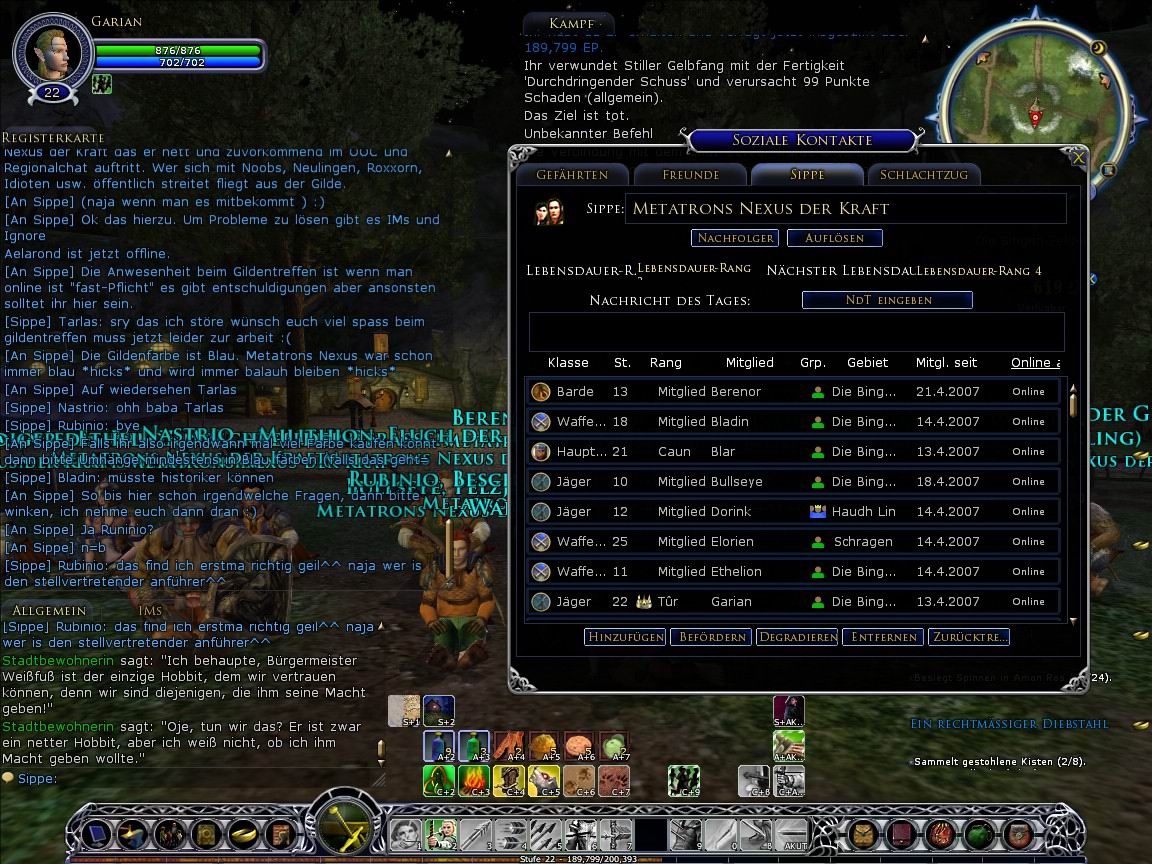Viewport: 1152px width, 864px height.
Task: Click the Degradieren button
Action: pyautogui.click(x=796, y=637)
